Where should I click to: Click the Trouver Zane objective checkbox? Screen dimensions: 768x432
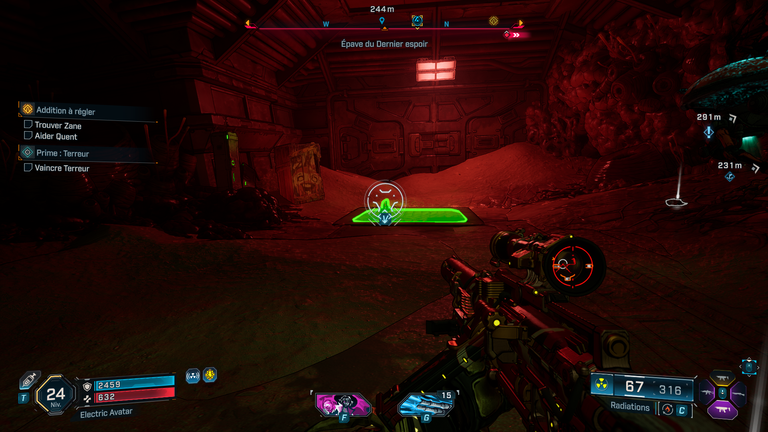tap(28, 125)
